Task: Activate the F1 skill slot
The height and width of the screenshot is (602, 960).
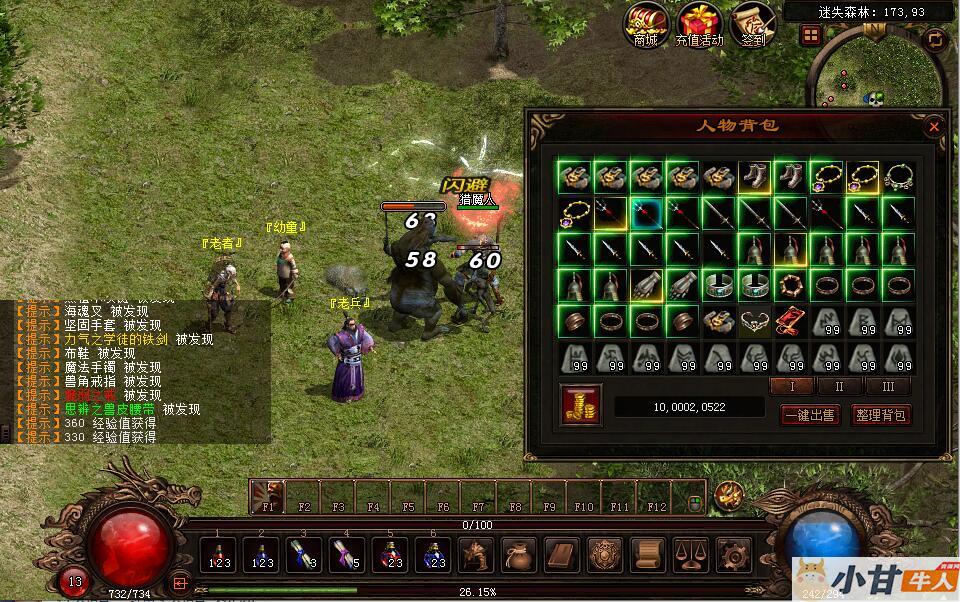Action: (268, 495)
